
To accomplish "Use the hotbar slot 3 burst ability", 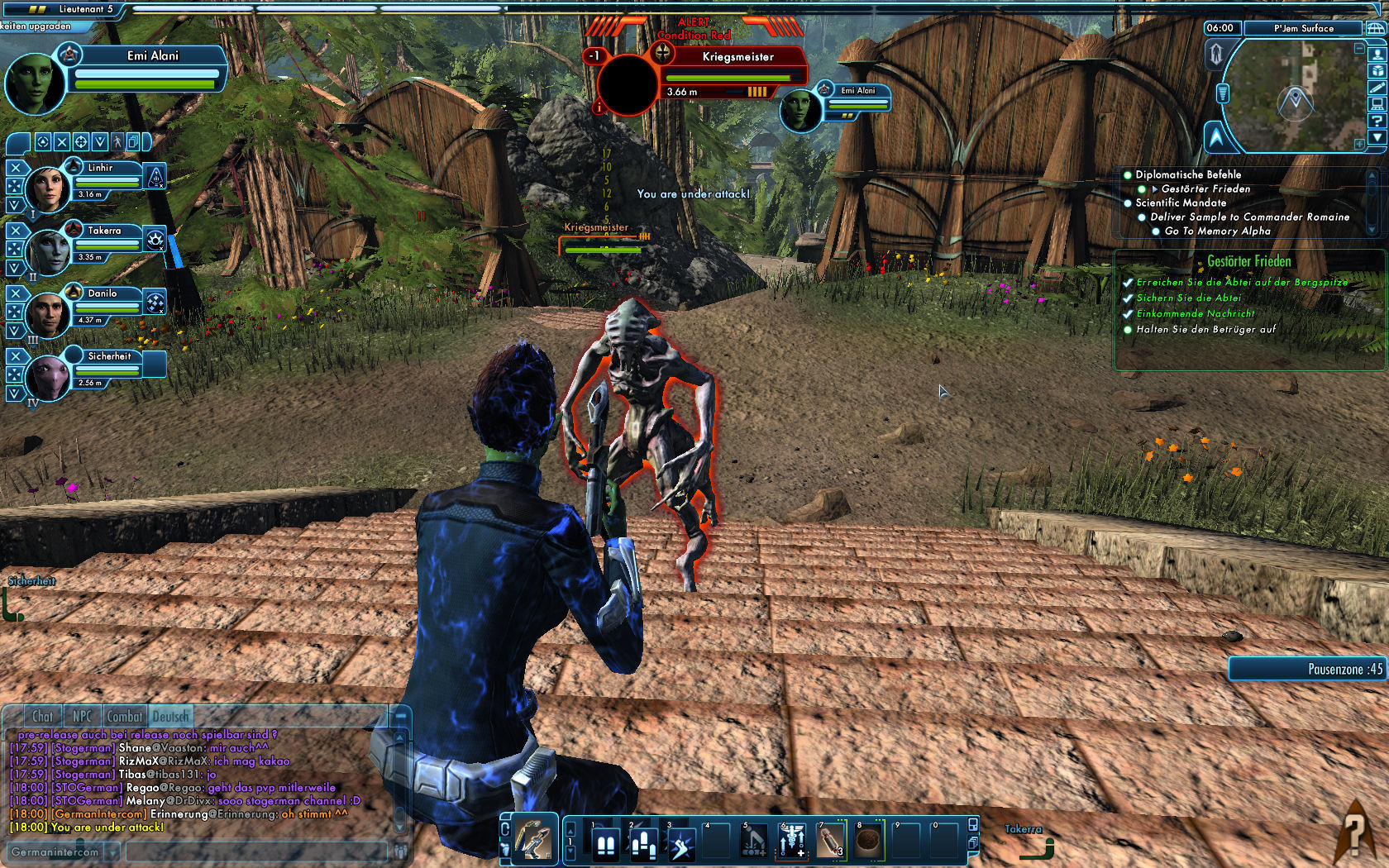I will coord(681,844).
